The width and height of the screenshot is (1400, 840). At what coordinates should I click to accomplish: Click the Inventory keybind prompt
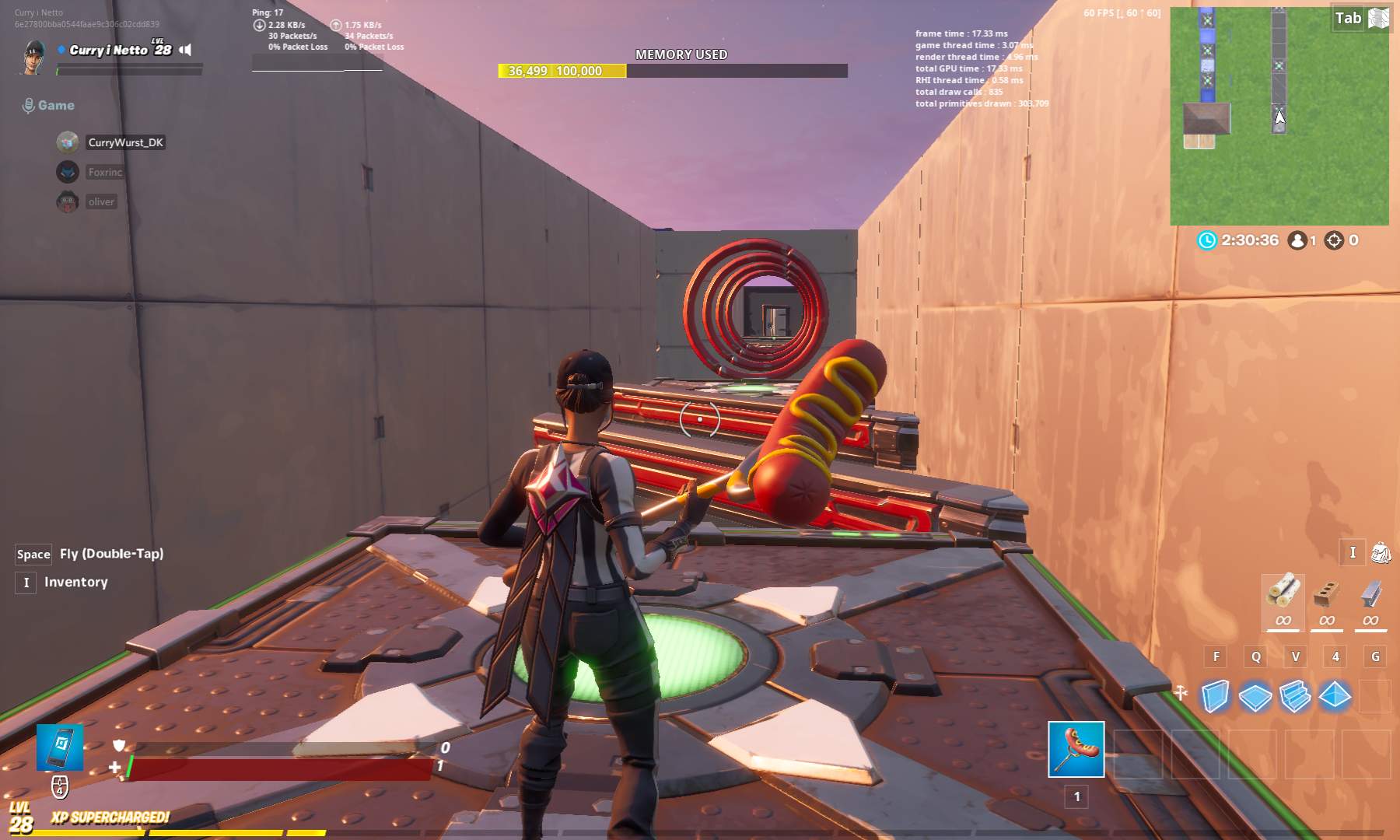[x=26, y=582]
